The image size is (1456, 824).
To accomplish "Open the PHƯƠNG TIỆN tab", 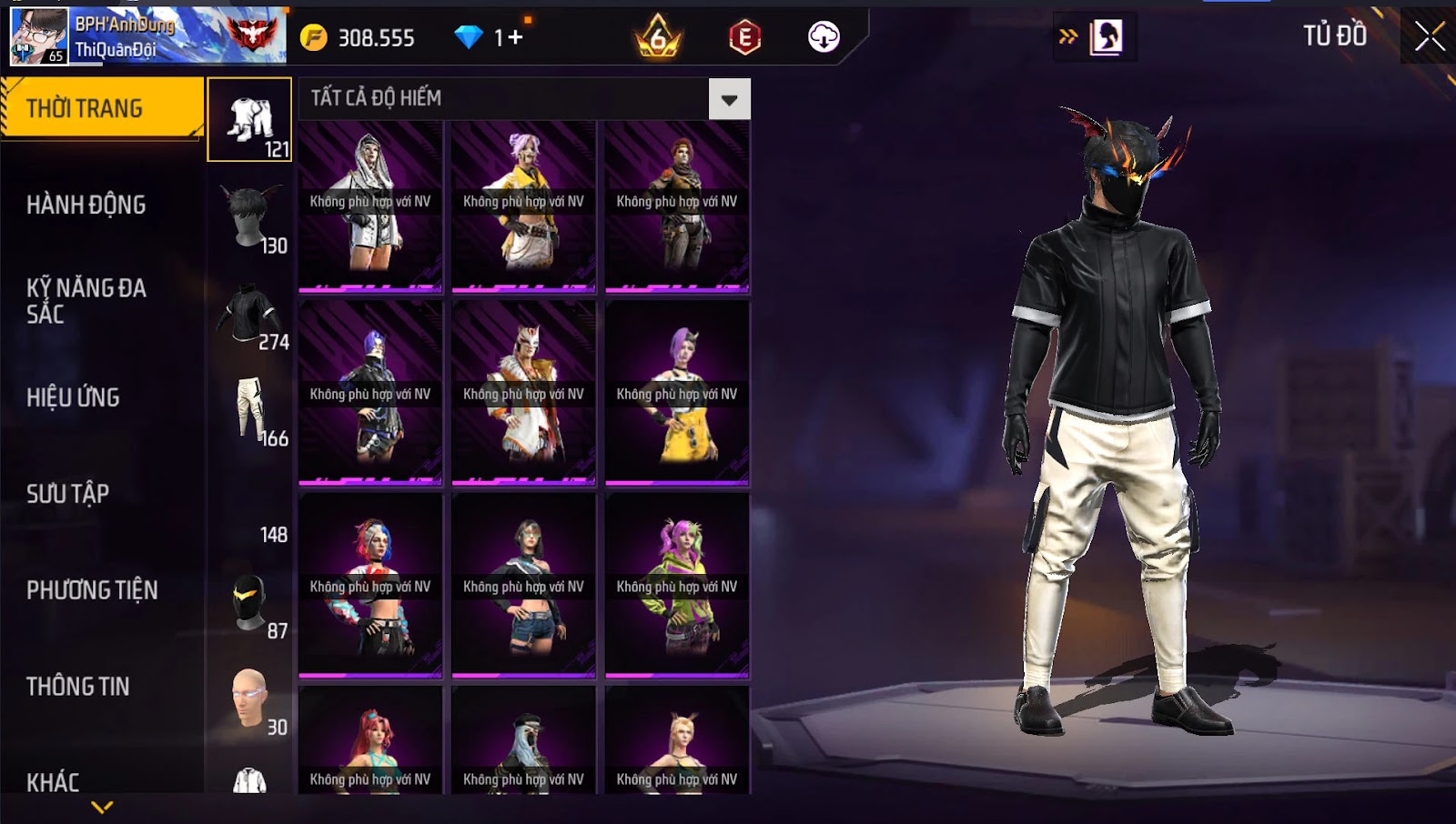I will tap(92, 590).
